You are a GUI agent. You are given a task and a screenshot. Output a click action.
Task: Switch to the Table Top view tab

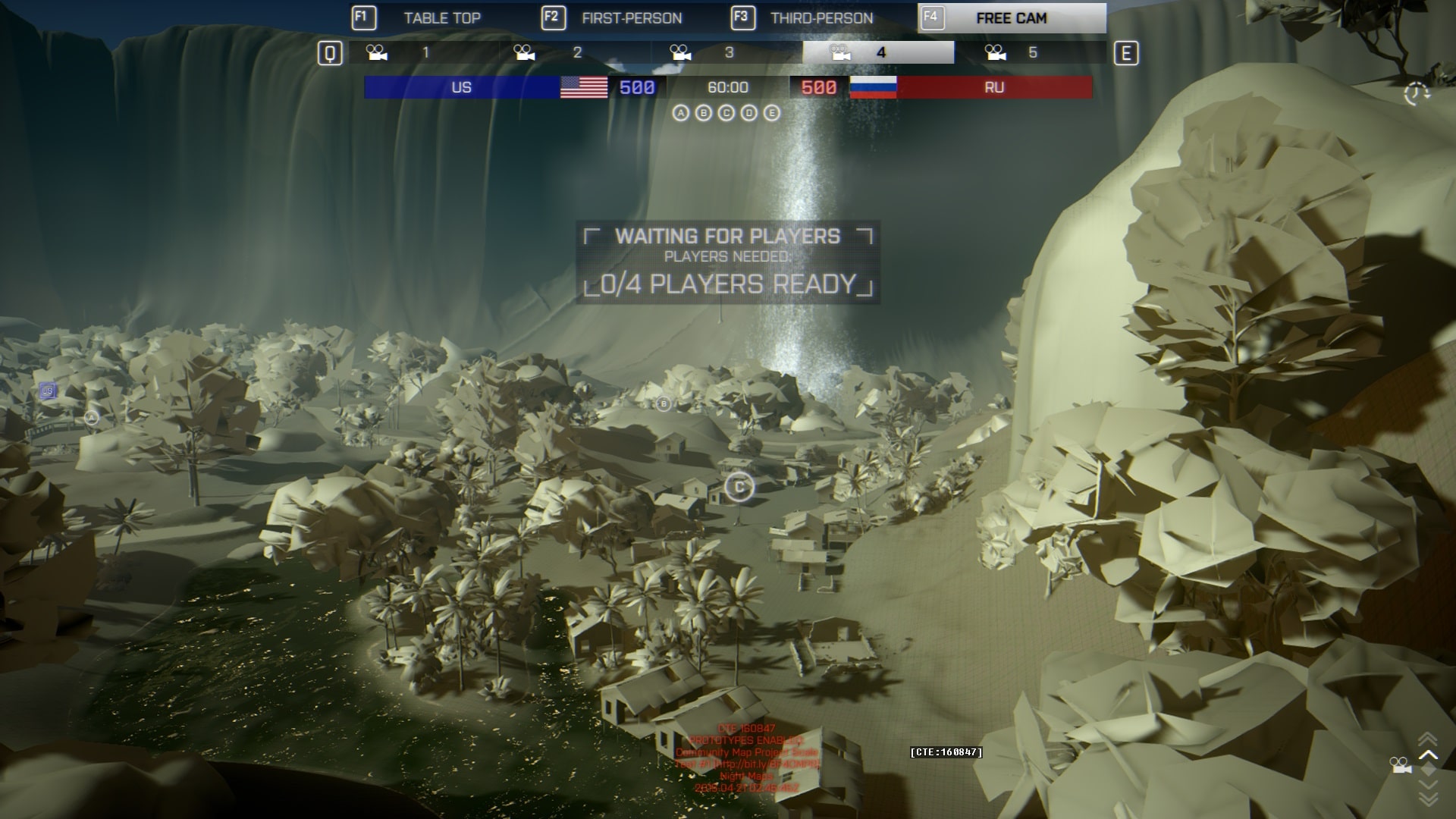[442, 18]
